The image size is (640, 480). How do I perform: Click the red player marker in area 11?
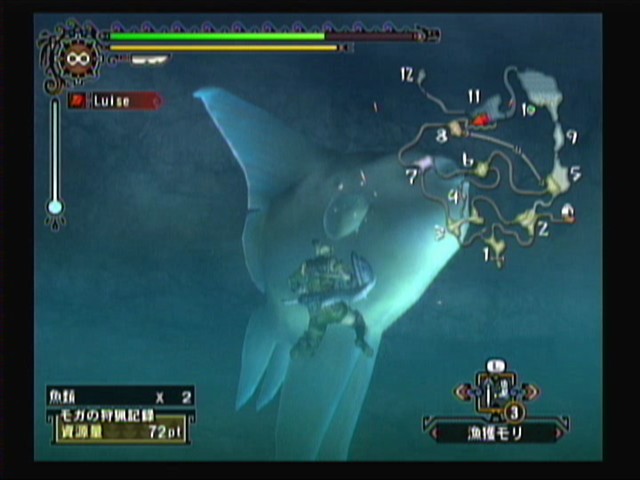(481, 120)
